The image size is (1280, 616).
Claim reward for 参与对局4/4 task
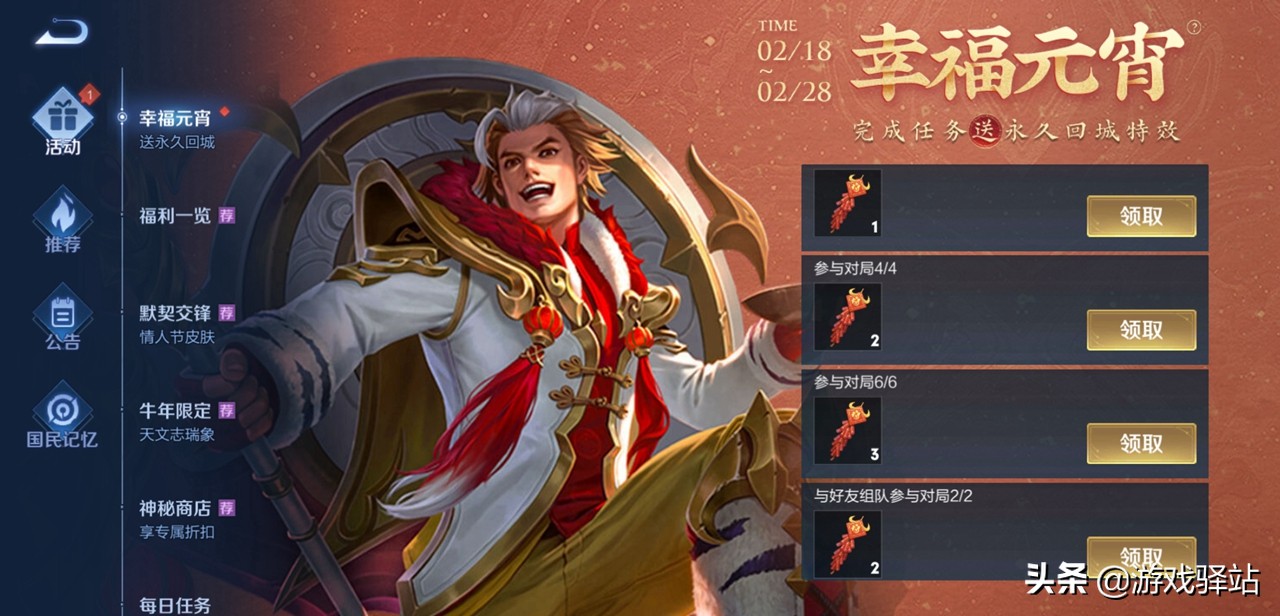pos(1141,330)
